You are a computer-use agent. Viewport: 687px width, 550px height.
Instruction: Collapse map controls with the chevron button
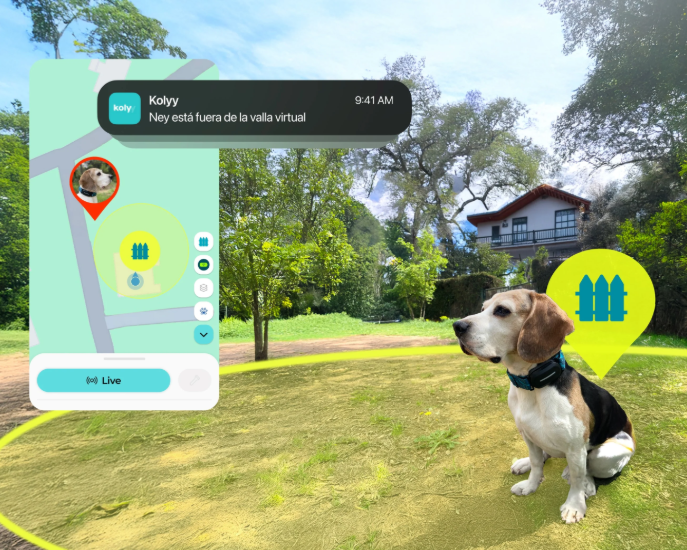203,335
